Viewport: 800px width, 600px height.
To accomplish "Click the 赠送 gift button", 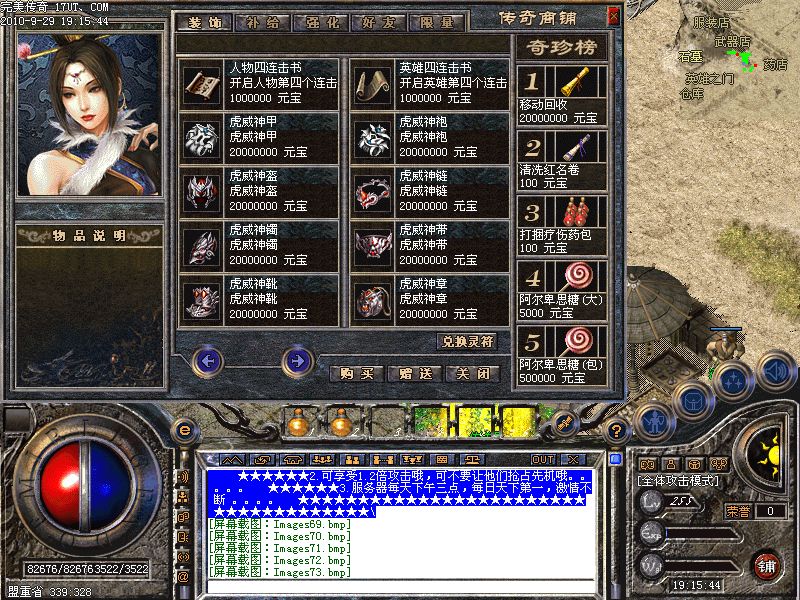I will 414,373.
